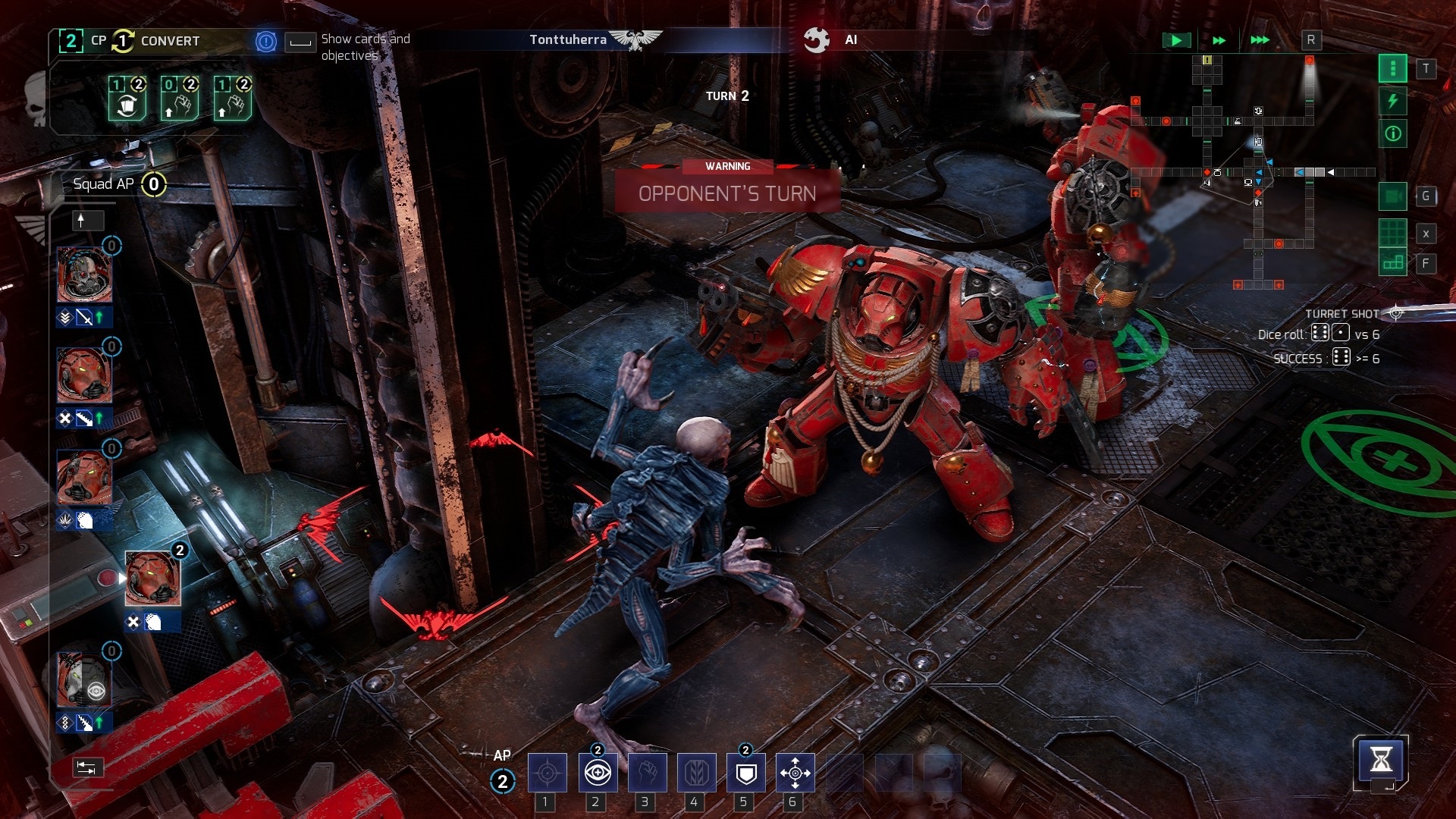Toggle the green camera view button
This screenshot has width=1456, height=819.
coord(1393,196)
